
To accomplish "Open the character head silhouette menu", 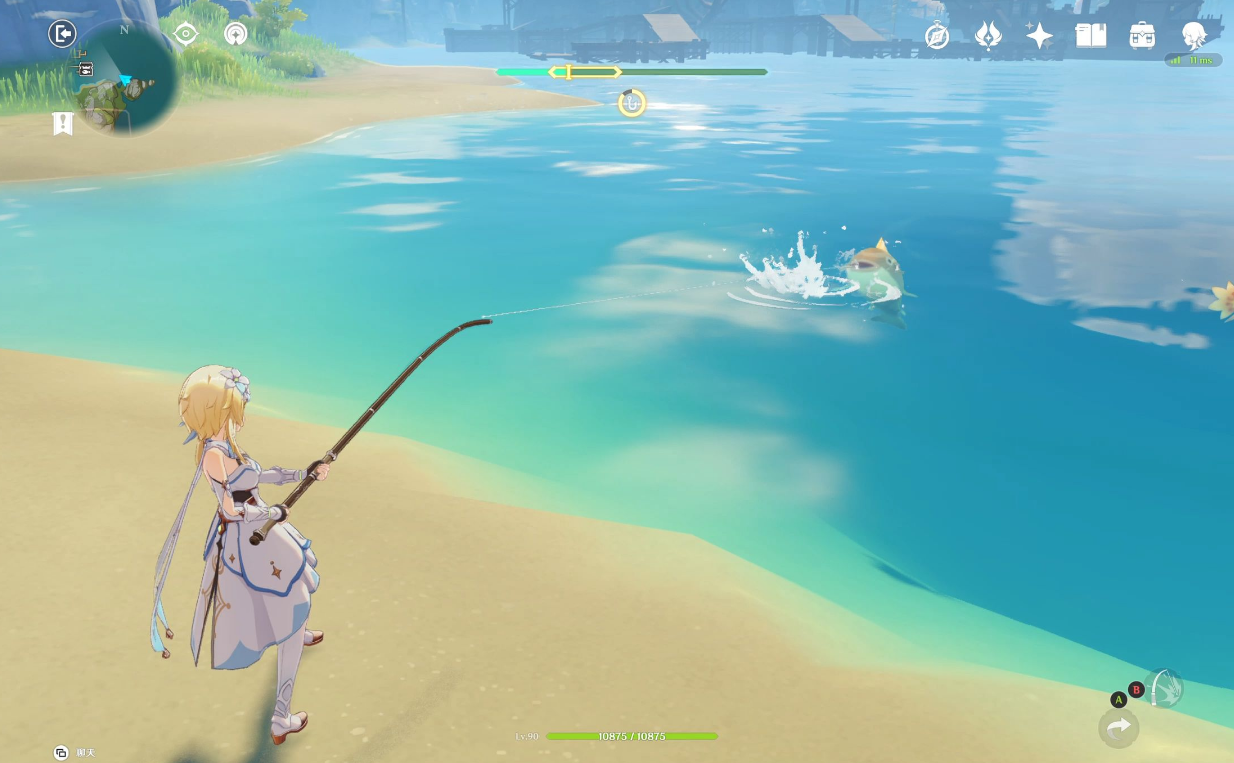I will coord(1193,36).
